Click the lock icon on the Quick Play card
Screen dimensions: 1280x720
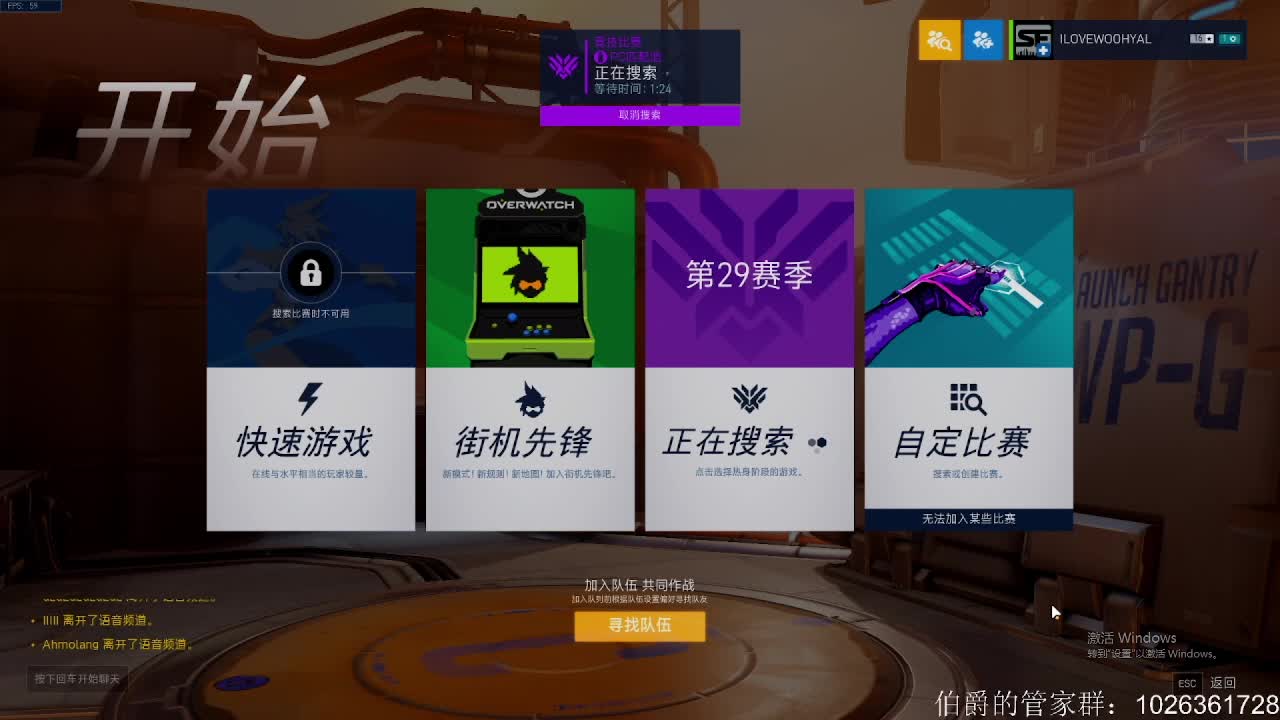coord(310,272)
